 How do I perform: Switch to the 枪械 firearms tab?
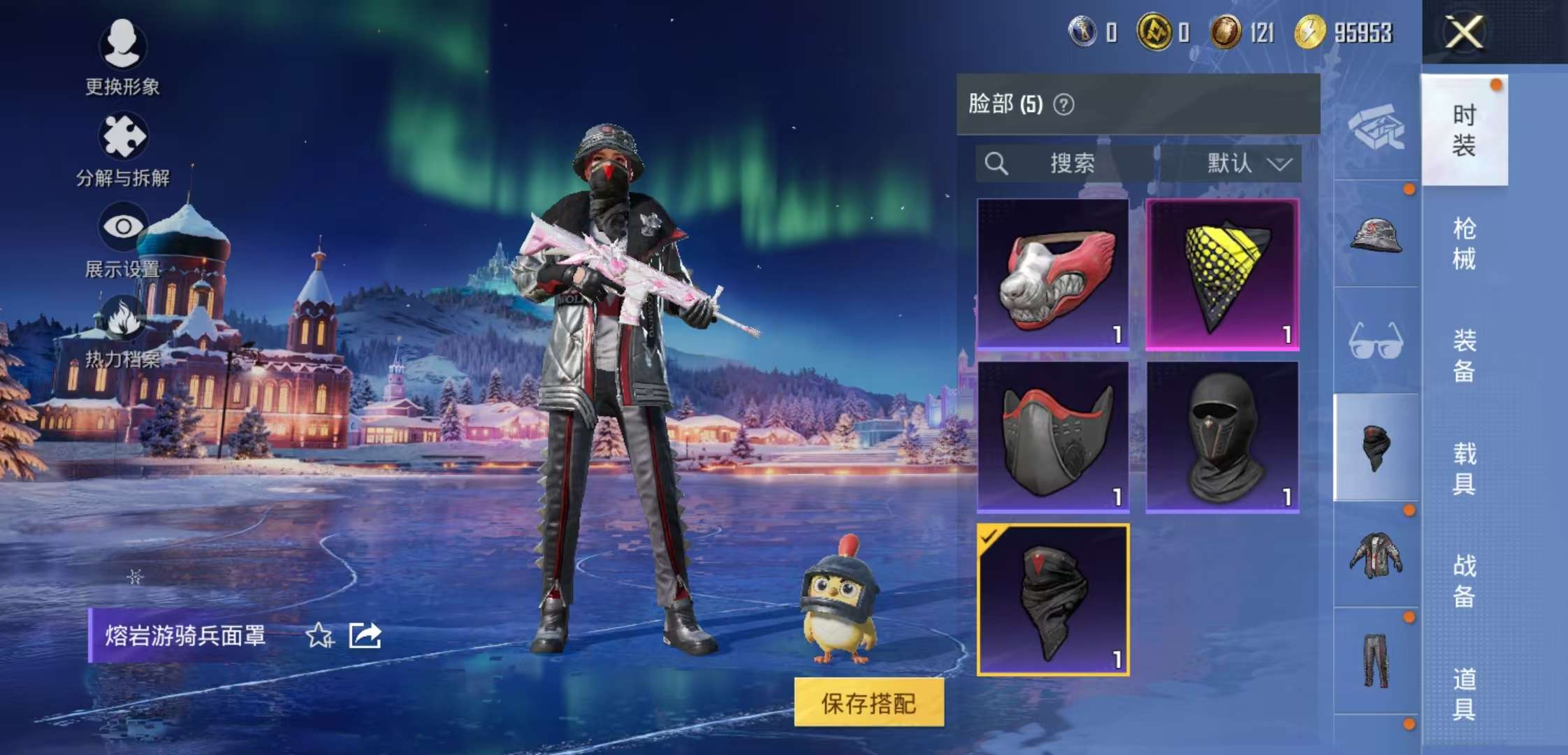[1464, 243]
